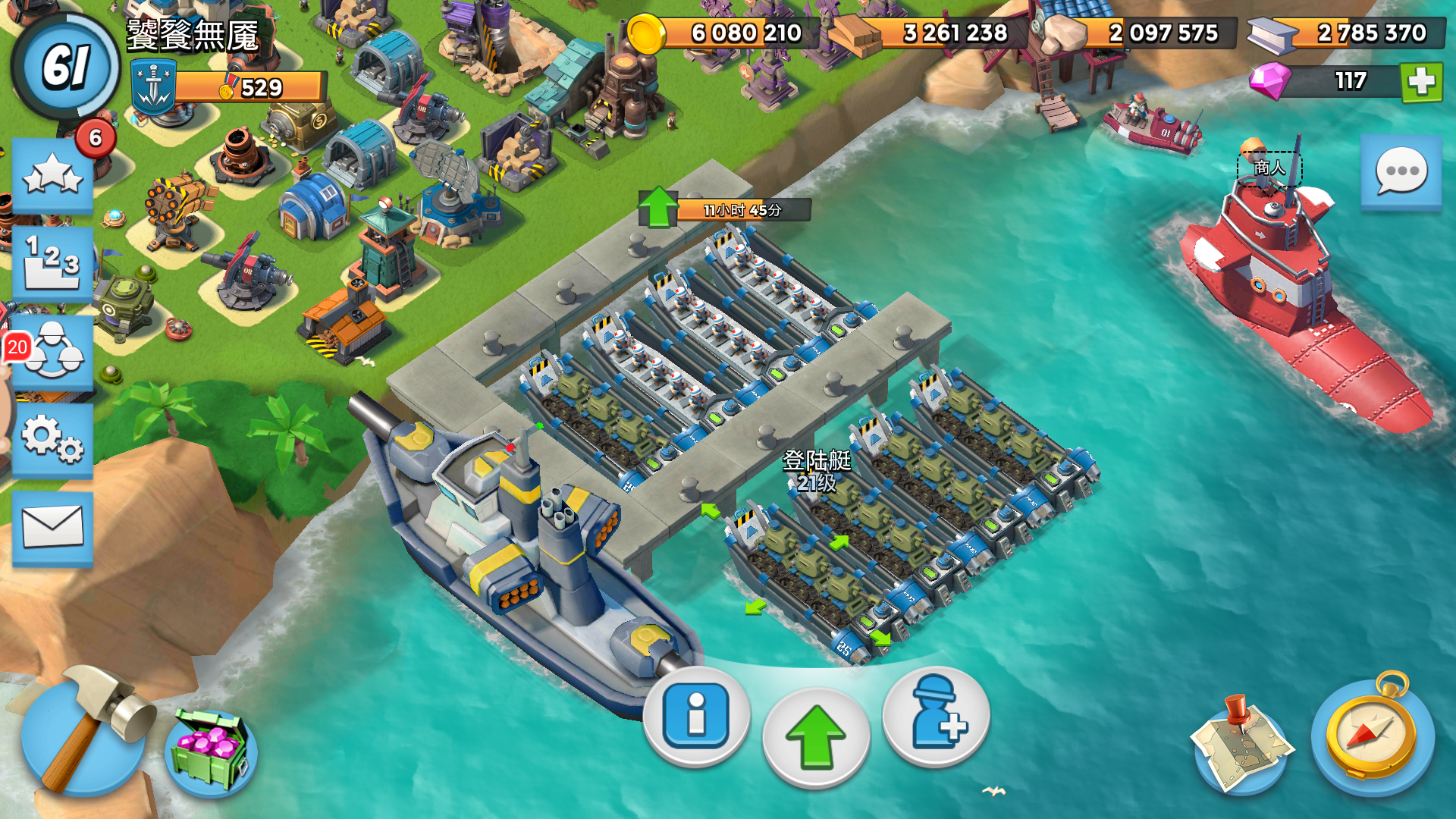1456x819 pixels.
Task: View the level 61 player profile
Action: click(66, 67)
